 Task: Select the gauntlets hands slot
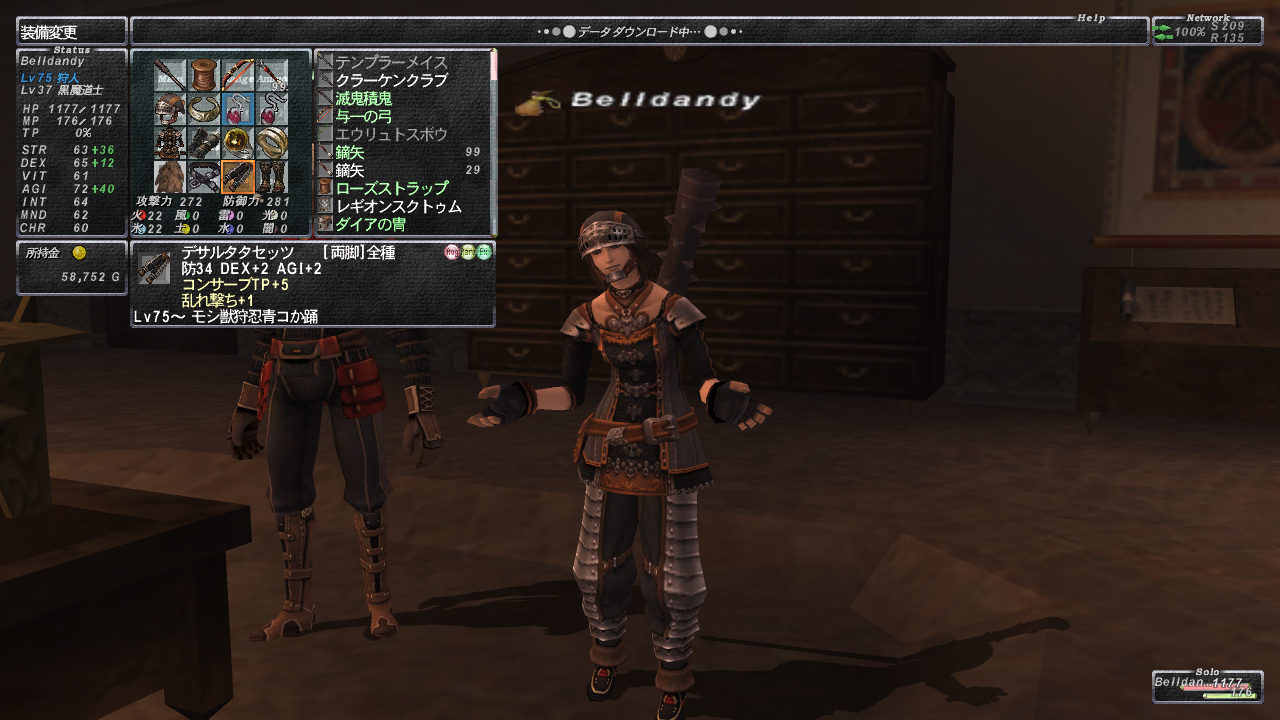coord(204,142)
